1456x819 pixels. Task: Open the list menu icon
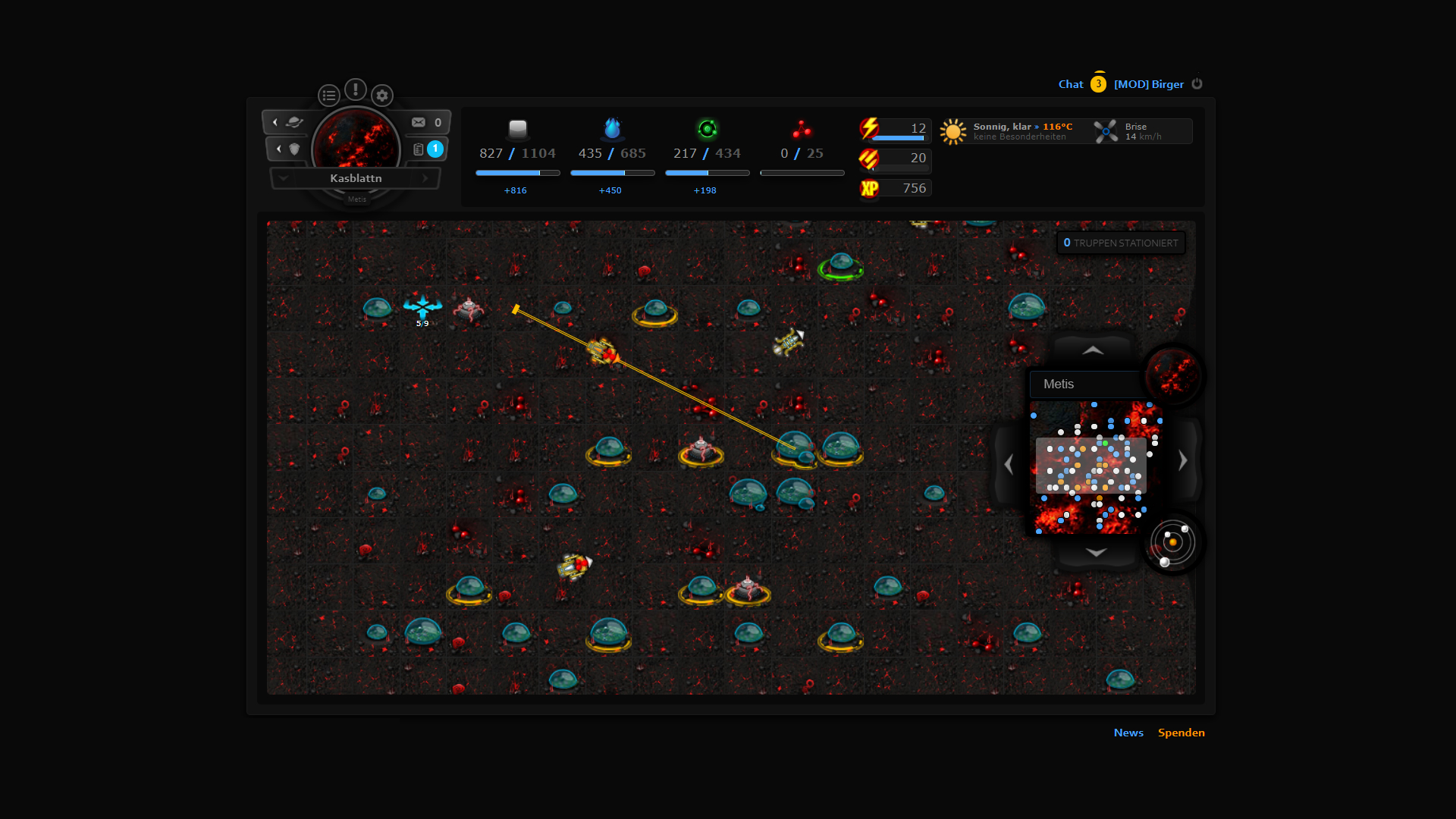(328, 96)
